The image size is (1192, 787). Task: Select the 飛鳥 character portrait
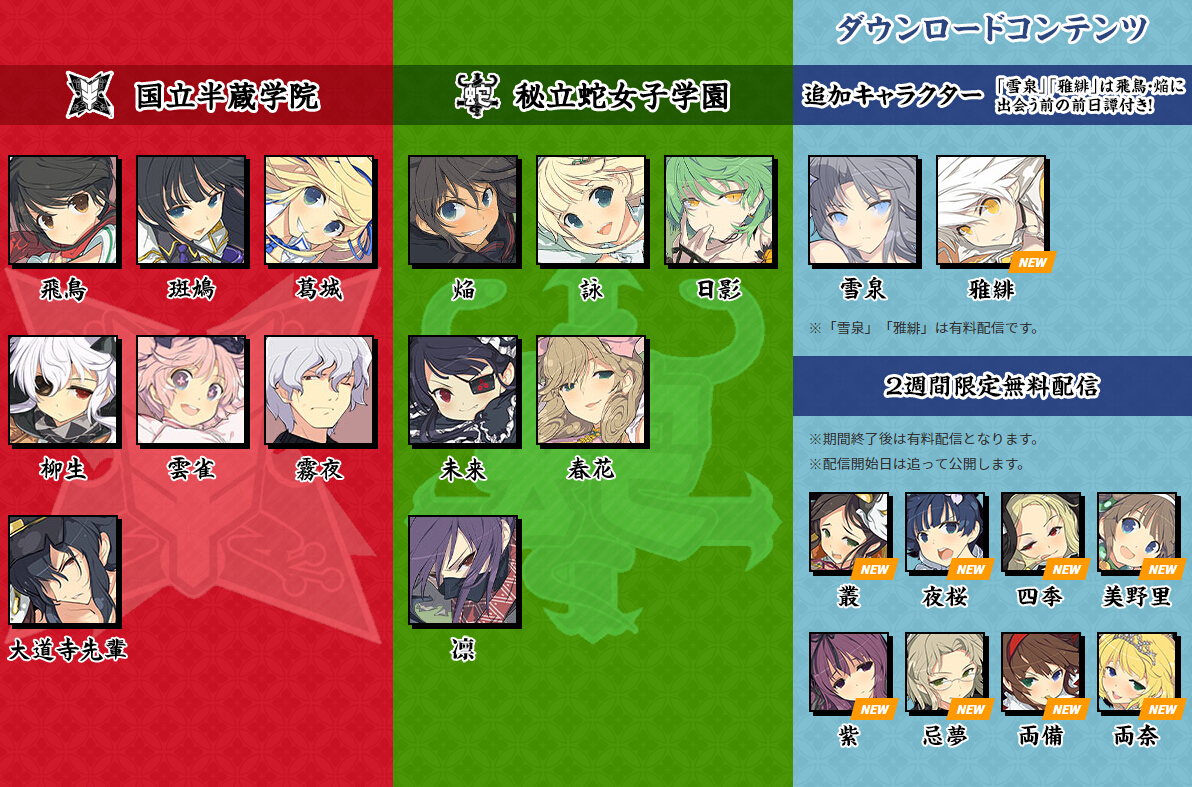pos(63,210)
